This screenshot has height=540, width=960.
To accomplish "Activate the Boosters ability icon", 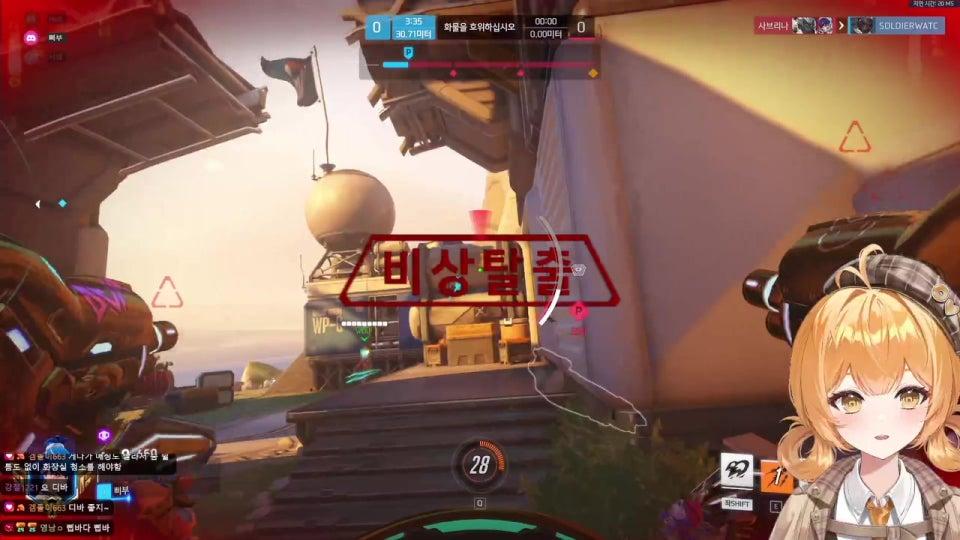I will (737, 471).
